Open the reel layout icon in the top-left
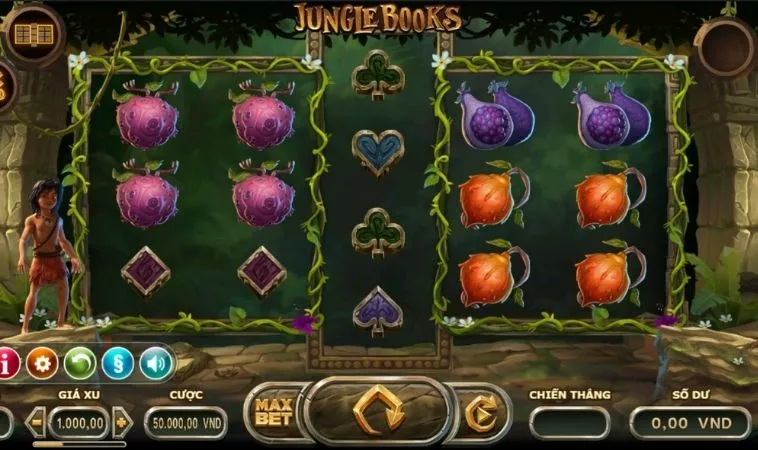 (34, 35)
